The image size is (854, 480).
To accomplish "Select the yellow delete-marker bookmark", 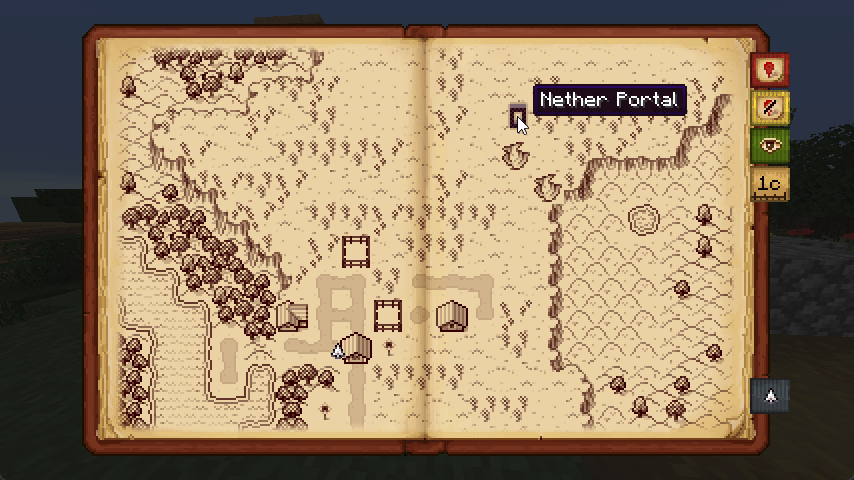I will [x=769, y=107].
